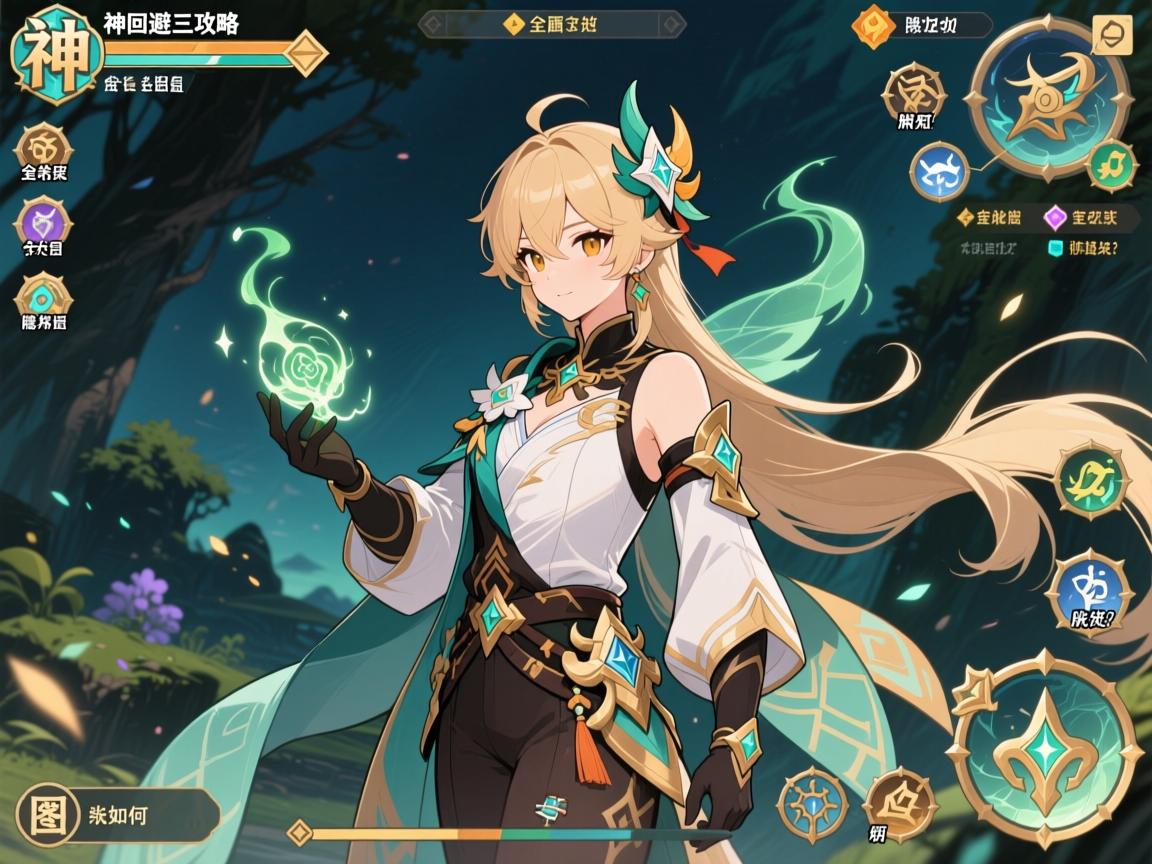
Task: Select the orange diamond badge icon
Action: pyautogui.click(x=872, y=26)
